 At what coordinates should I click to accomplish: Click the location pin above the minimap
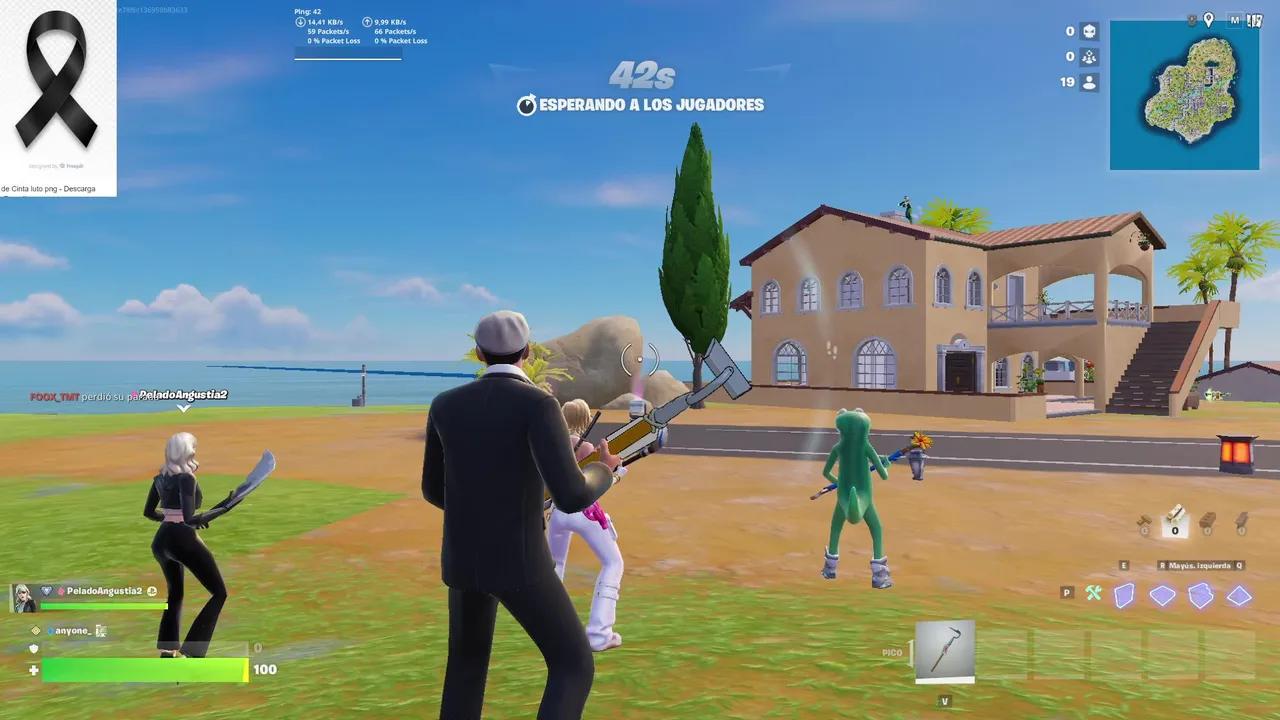1208,19
